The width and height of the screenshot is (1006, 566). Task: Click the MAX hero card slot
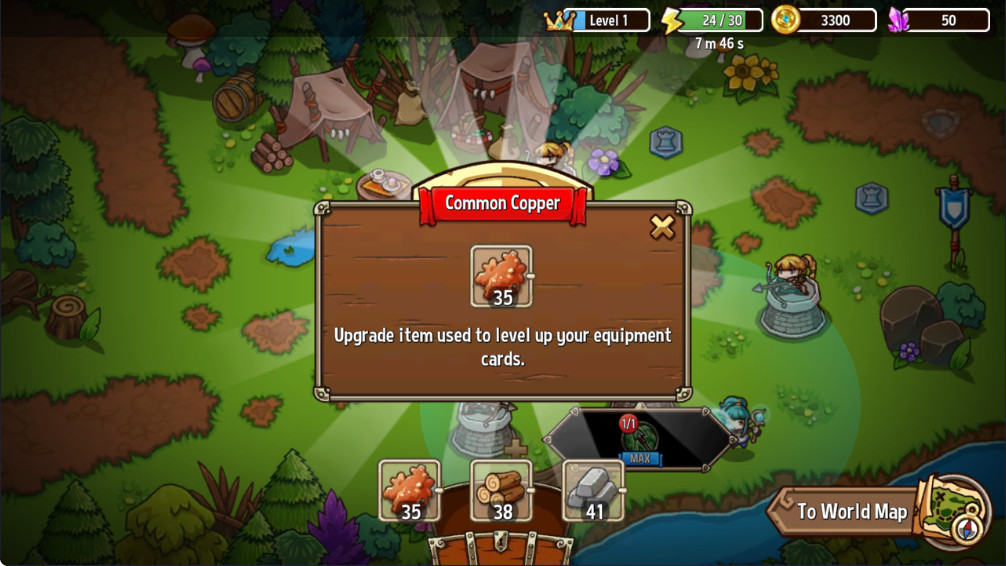coord(639,438)
